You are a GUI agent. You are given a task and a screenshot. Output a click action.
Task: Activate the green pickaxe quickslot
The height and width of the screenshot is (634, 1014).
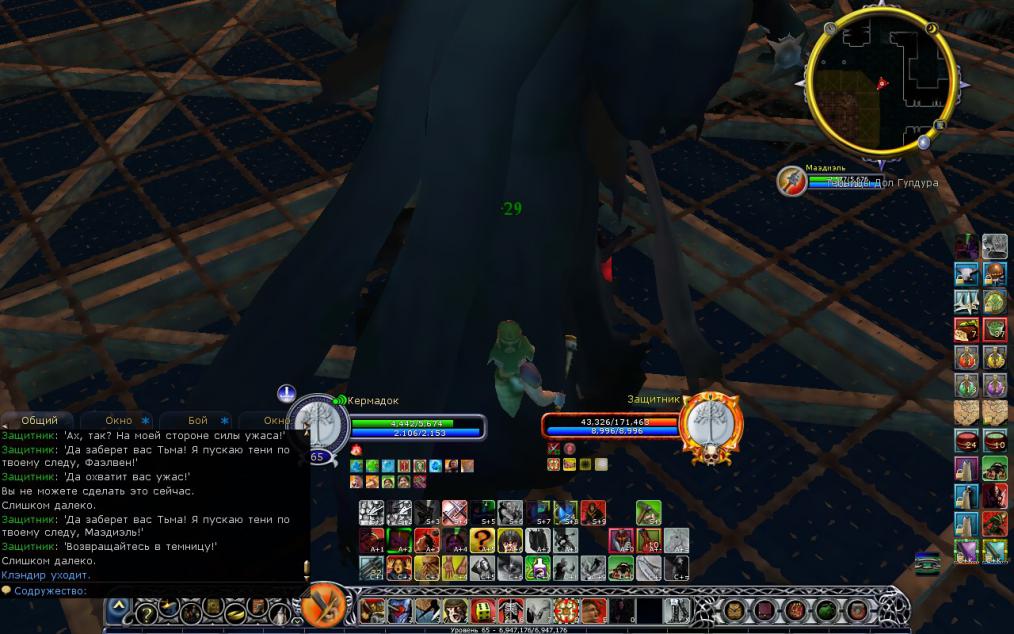pyautogui.click(x=646, y=514)
